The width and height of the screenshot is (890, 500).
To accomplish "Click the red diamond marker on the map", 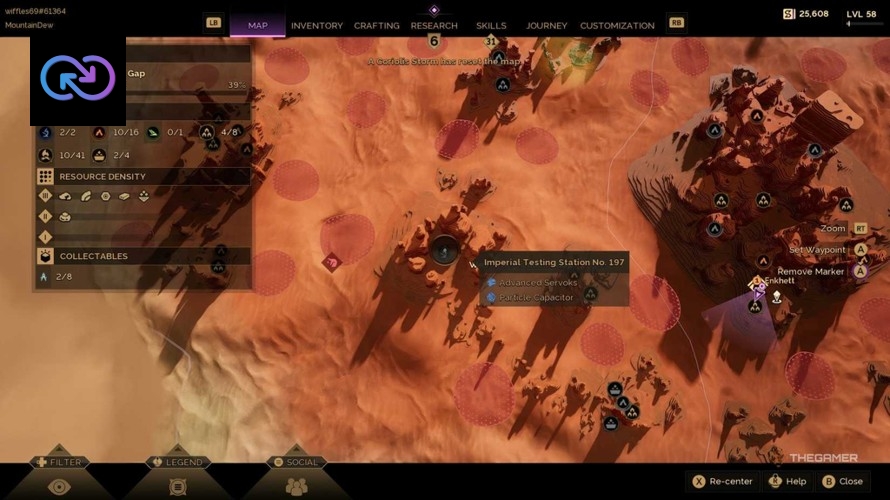I will click(x=331, y=262).
